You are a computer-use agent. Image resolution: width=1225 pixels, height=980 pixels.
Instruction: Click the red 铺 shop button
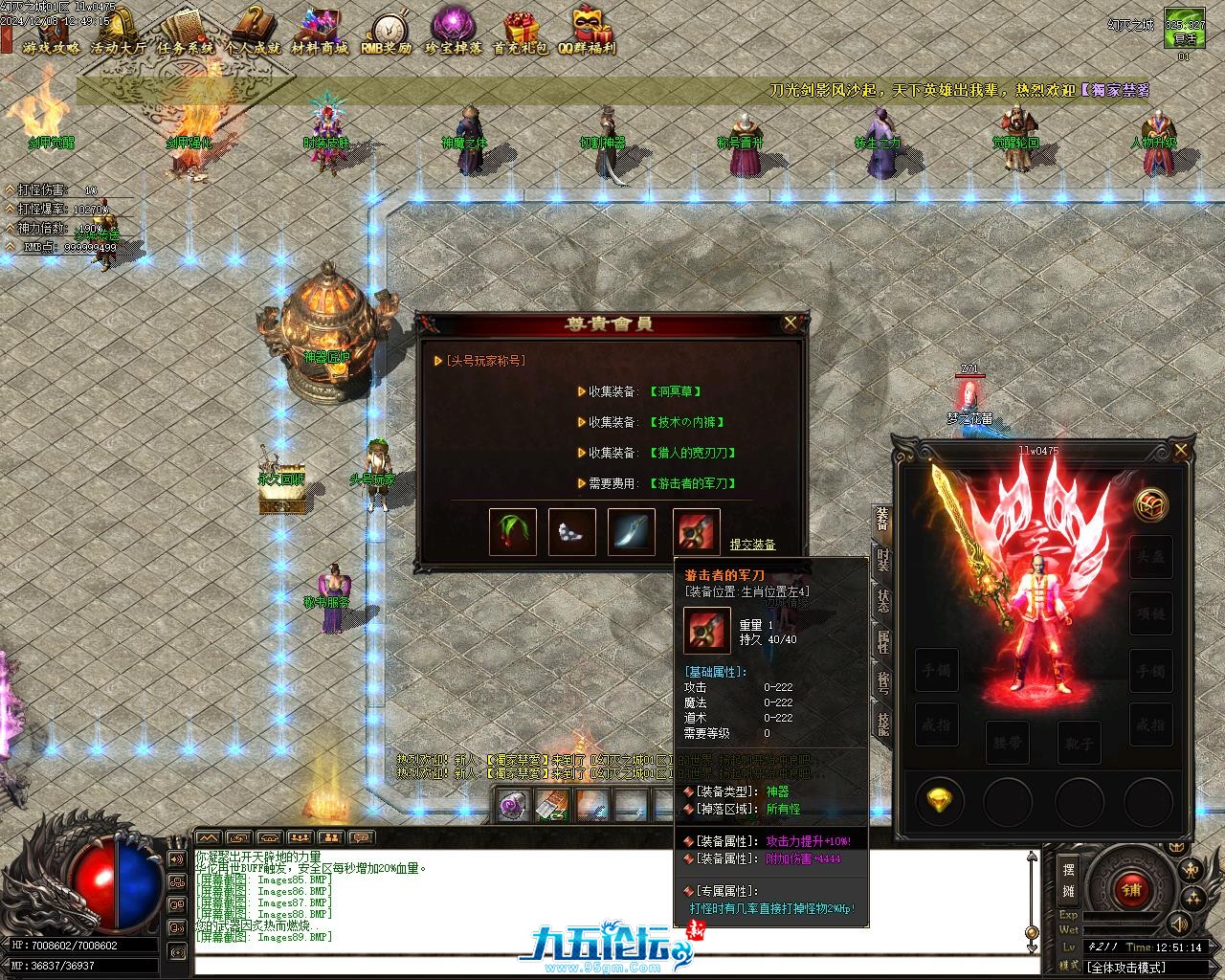[1132, 887]
